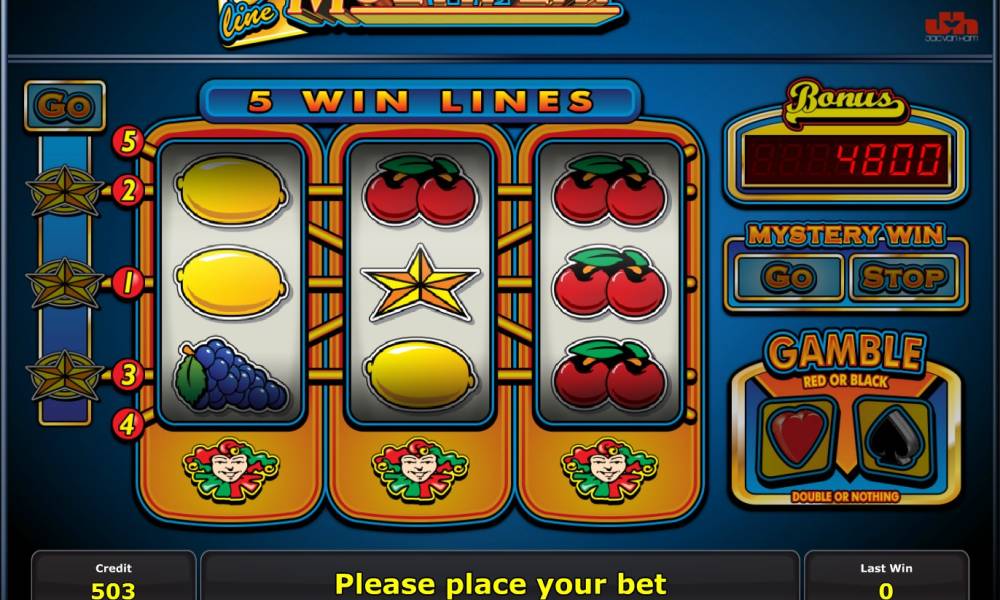Click the Go button above the star ladder
This screenshot has width=1000, height=600.
click(65, 106)
